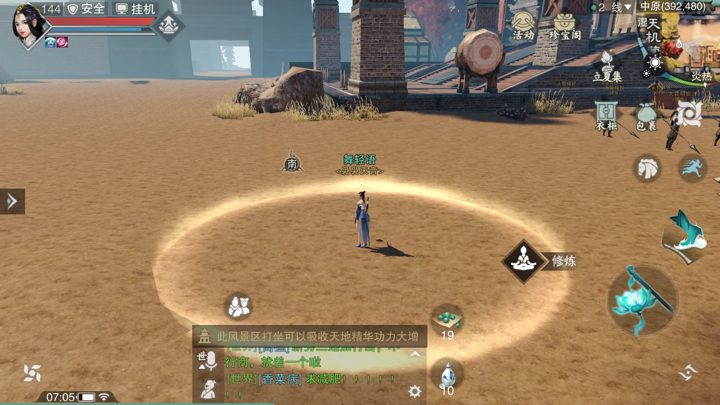The image size is (720, 405).
Task: Toggle the 挂机 auto-battle button
Action: click(x=137, y=9)
